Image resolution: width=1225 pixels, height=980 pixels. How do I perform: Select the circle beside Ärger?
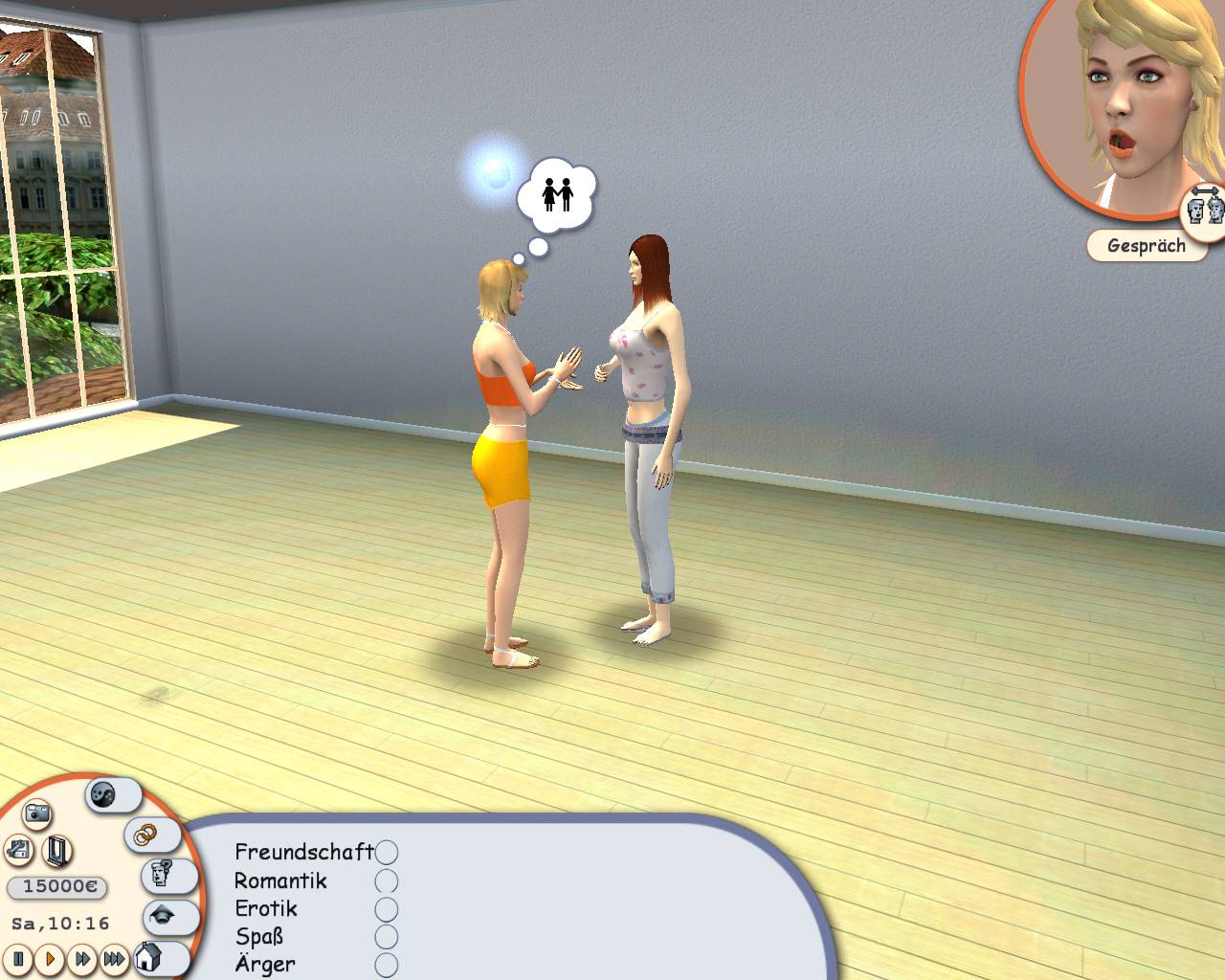pos(390,965)
